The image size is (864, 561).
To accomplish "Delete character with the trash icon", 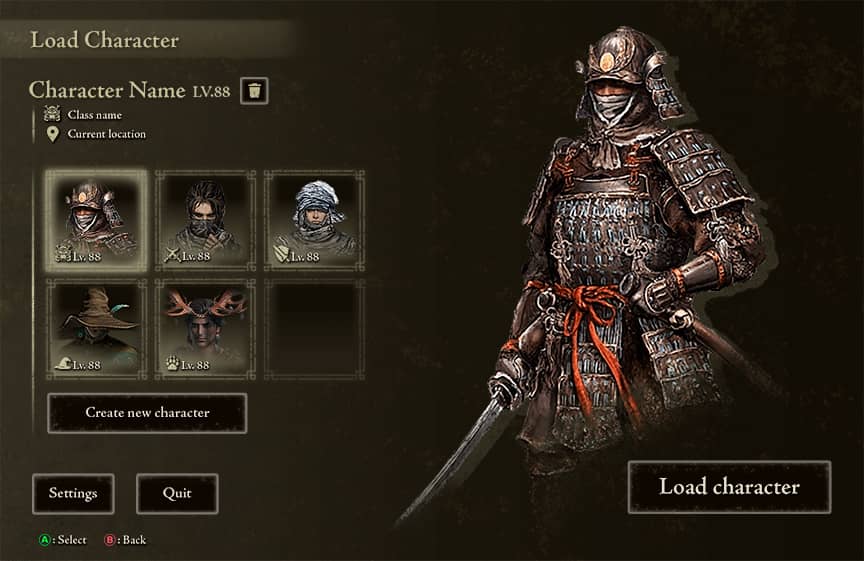I will pyautogui.click(x=254, y=91).
